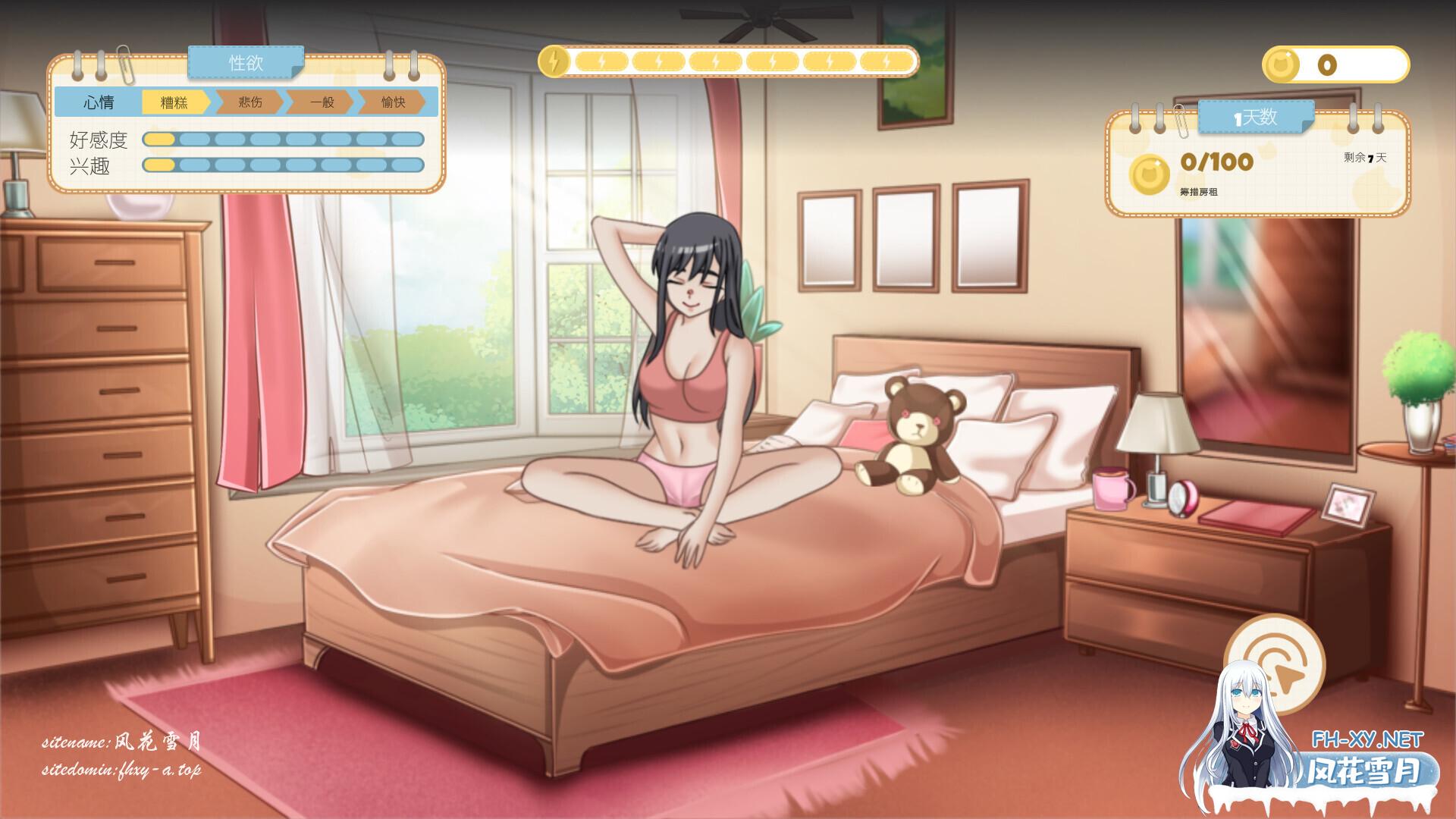The height and width of the screenshot is (819, 1456).
Task: Open the rent goal day tracker
Action: click(1257, 163)
